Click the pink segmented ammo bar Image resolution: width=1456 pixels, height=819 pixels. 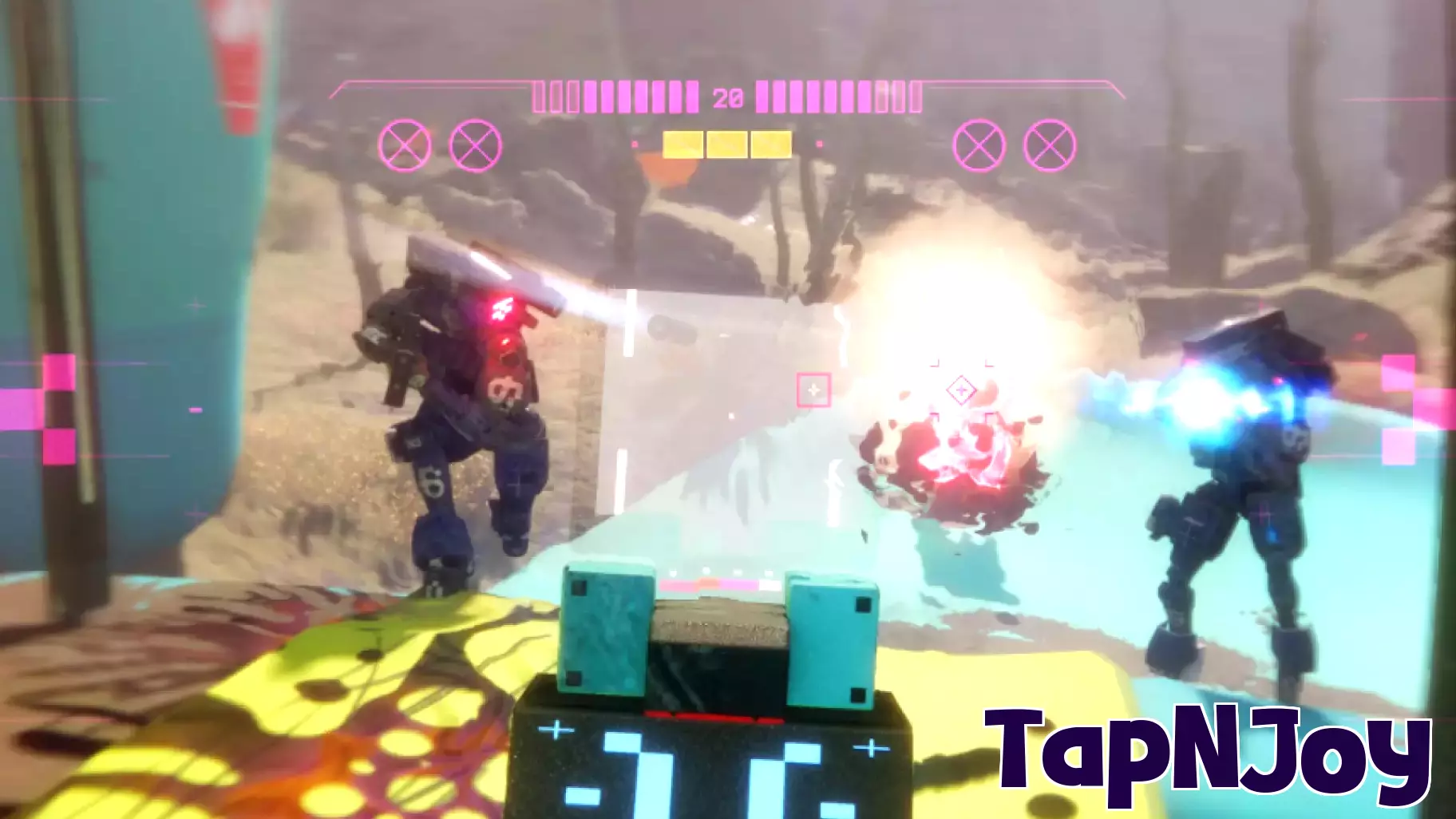[631, 96]
